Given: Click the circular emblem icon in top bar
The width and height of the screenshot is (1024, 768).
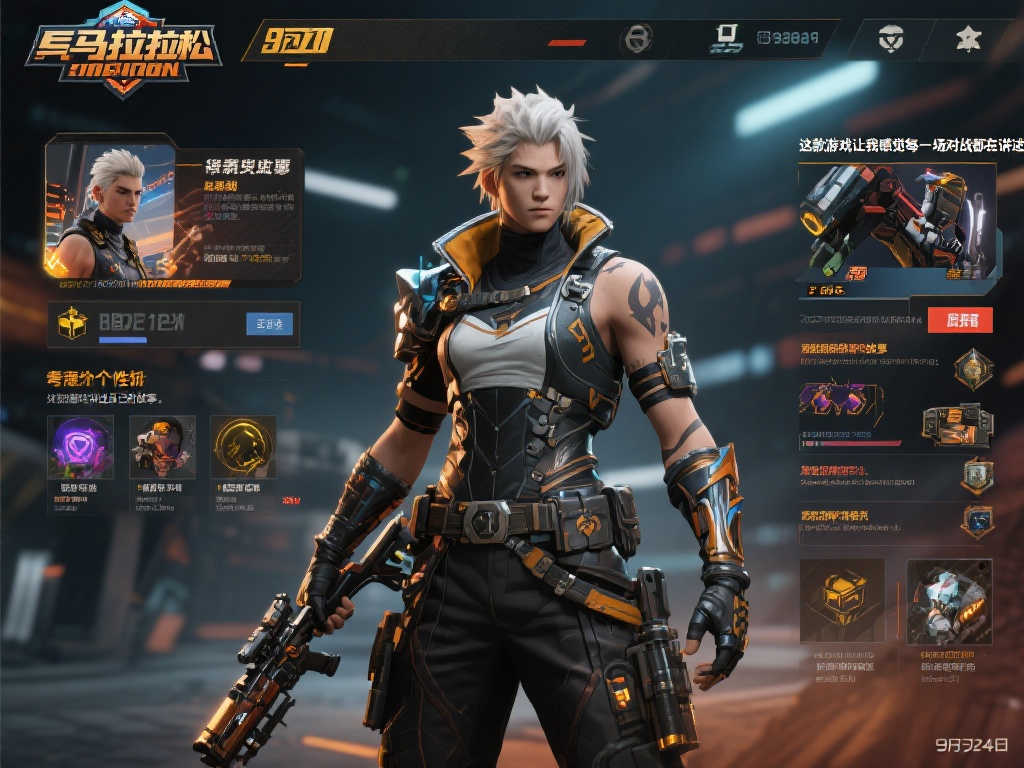Looking at the screenshot, I should [x=636, y=39].
